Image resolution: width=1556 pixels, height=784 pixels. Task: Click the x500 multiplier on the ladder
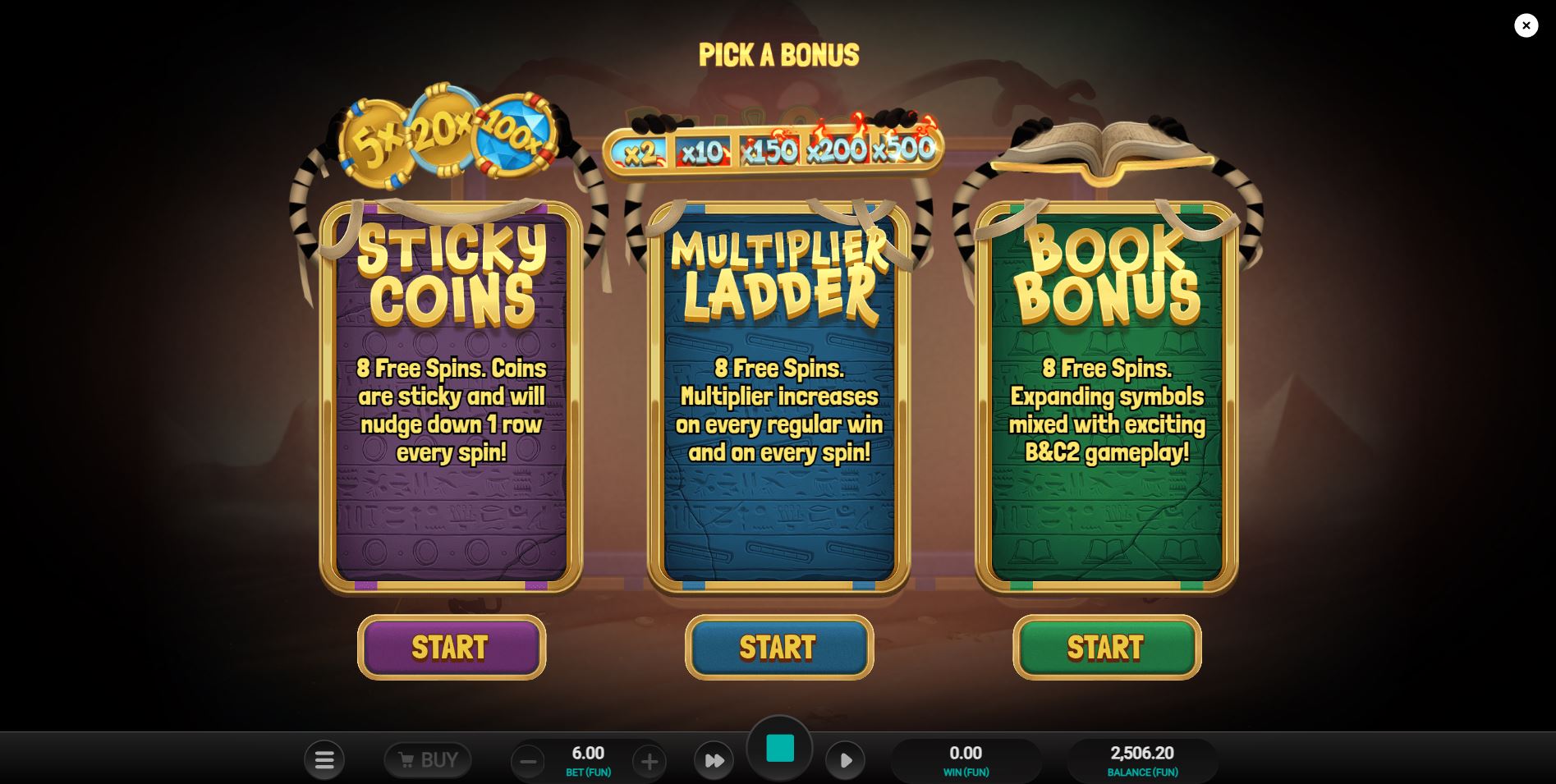(x=902, y=150)
